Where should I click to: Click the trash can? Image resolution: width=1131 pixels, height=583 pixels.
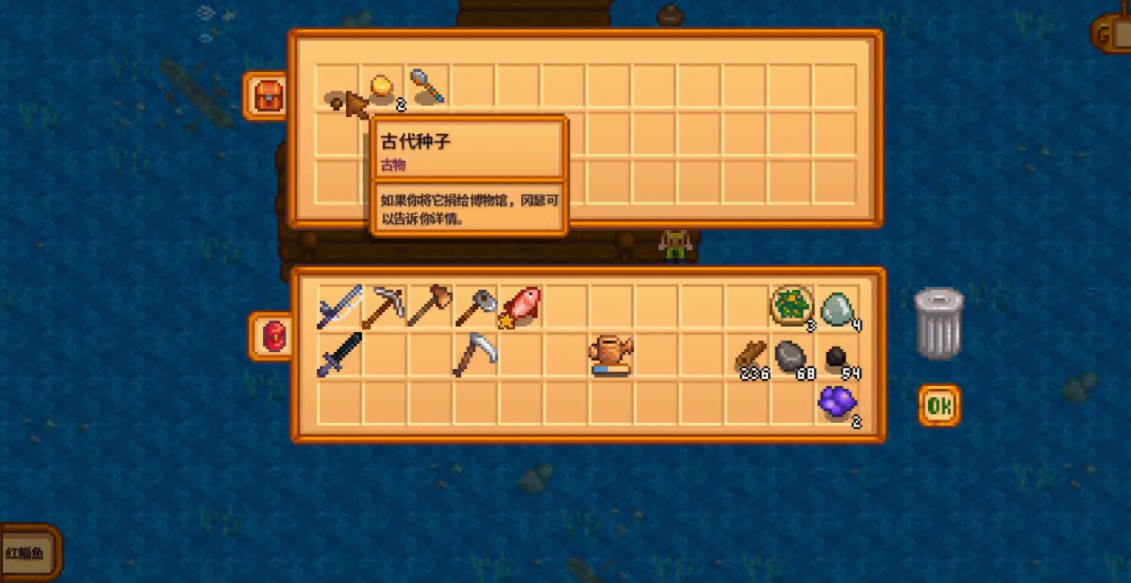(x=939, y=323)
